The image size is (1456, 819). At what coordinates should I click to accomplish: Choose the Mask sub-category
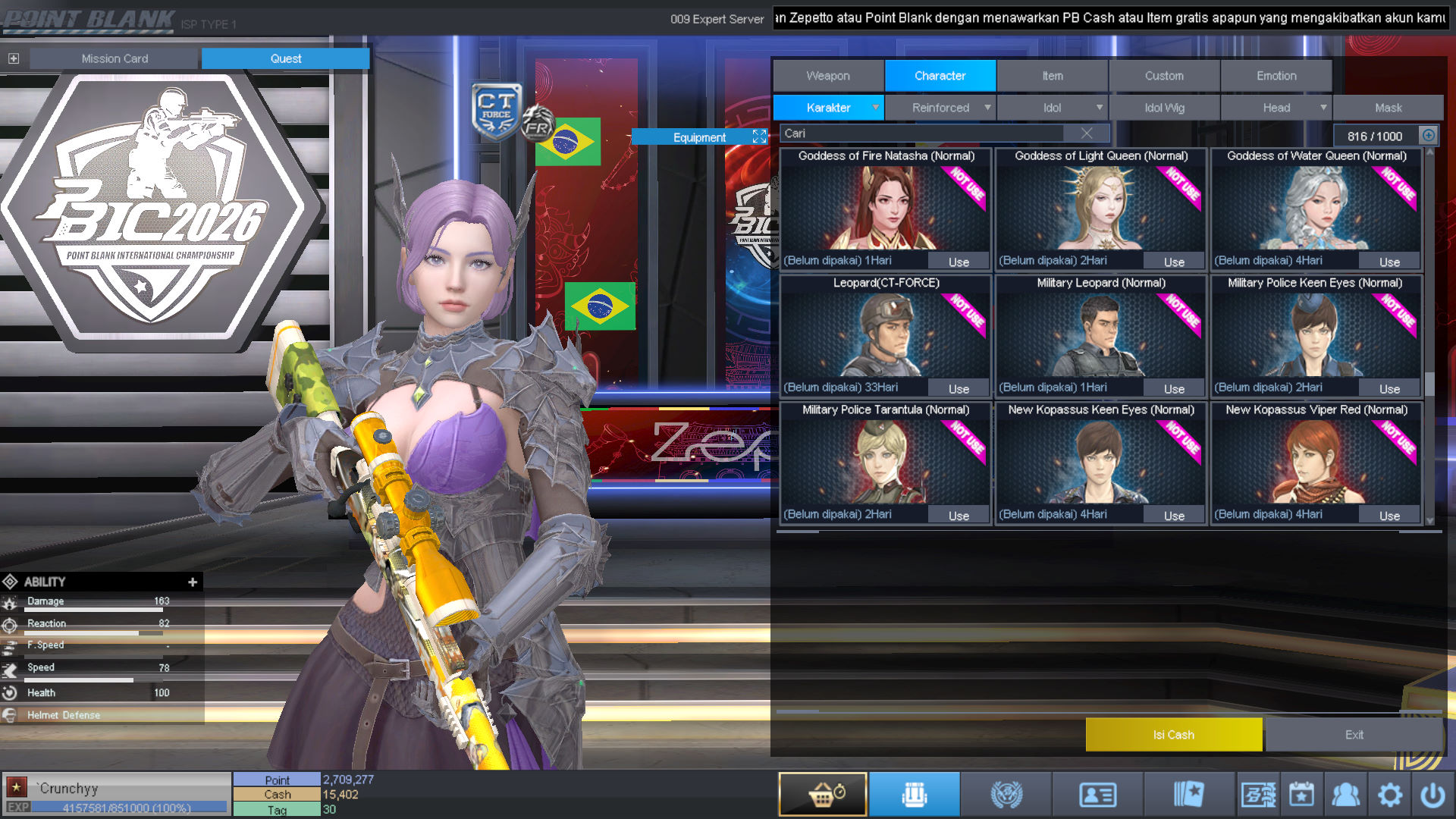(1388, 108)
